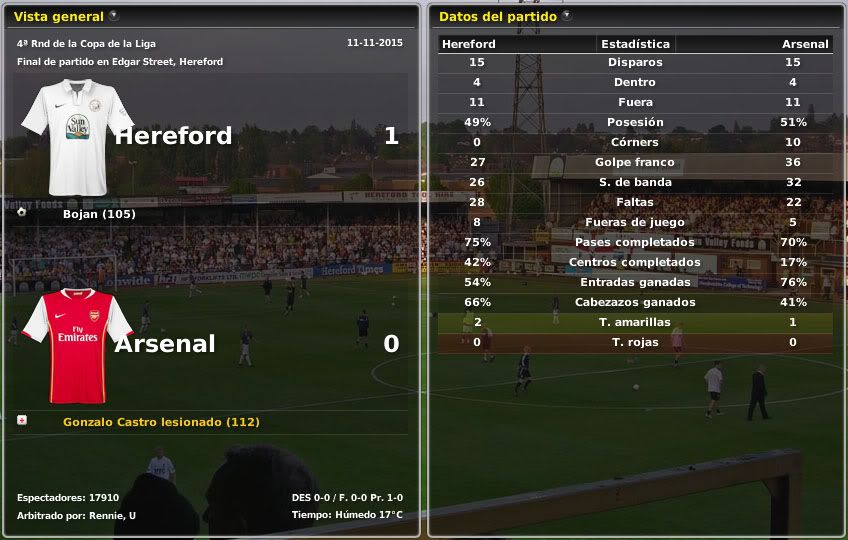Click the red Arsenal shirt

pos(77,345)
